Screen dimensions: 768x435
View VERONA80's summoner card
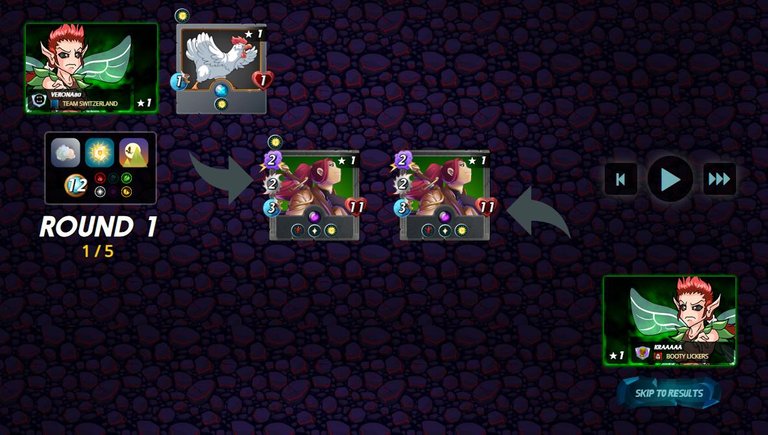click(91, 67)
